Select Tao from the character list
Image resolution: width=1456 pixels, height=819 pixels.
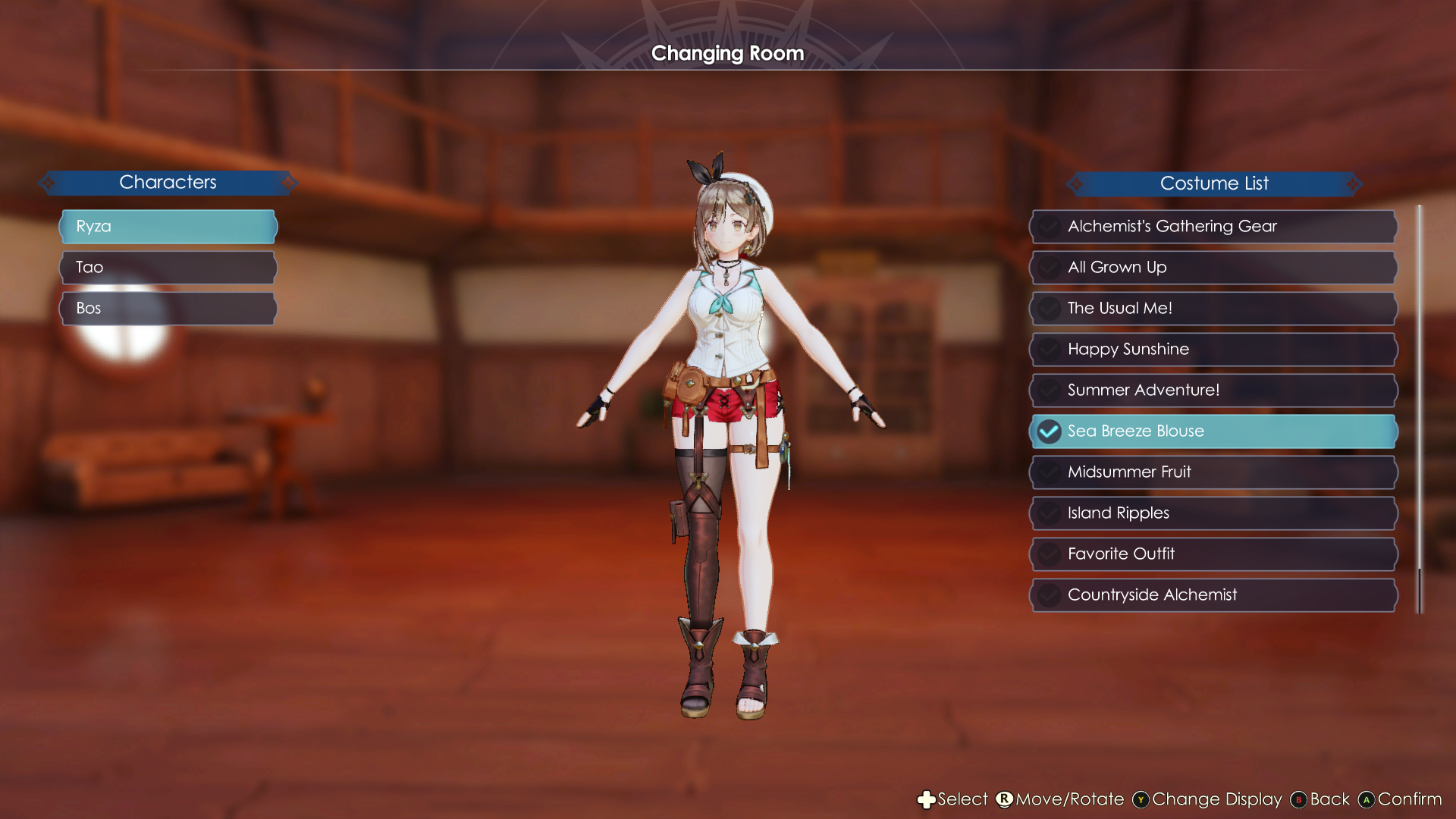[168, 267]
